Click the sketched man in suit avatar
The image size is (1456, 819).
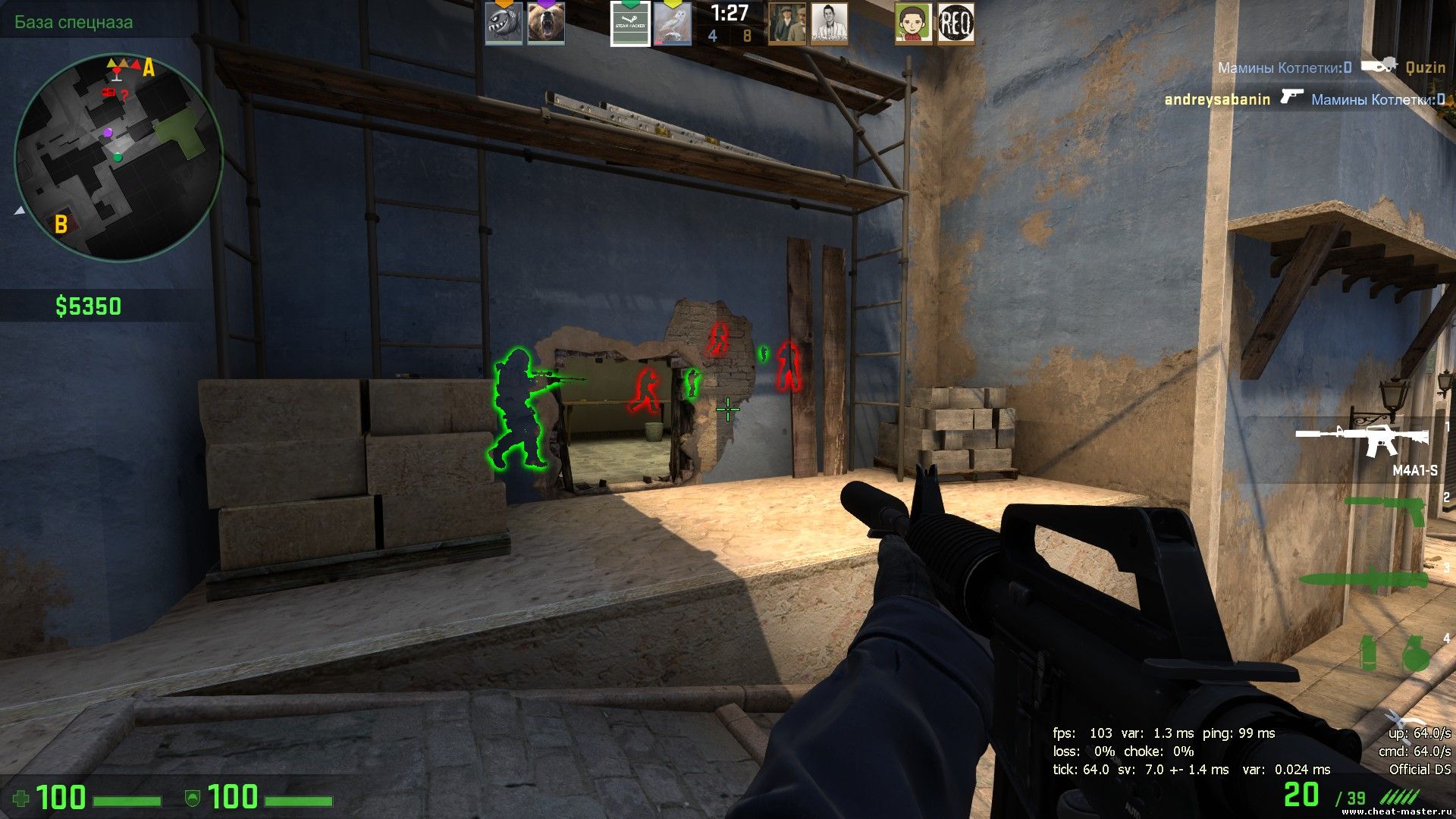829,24
